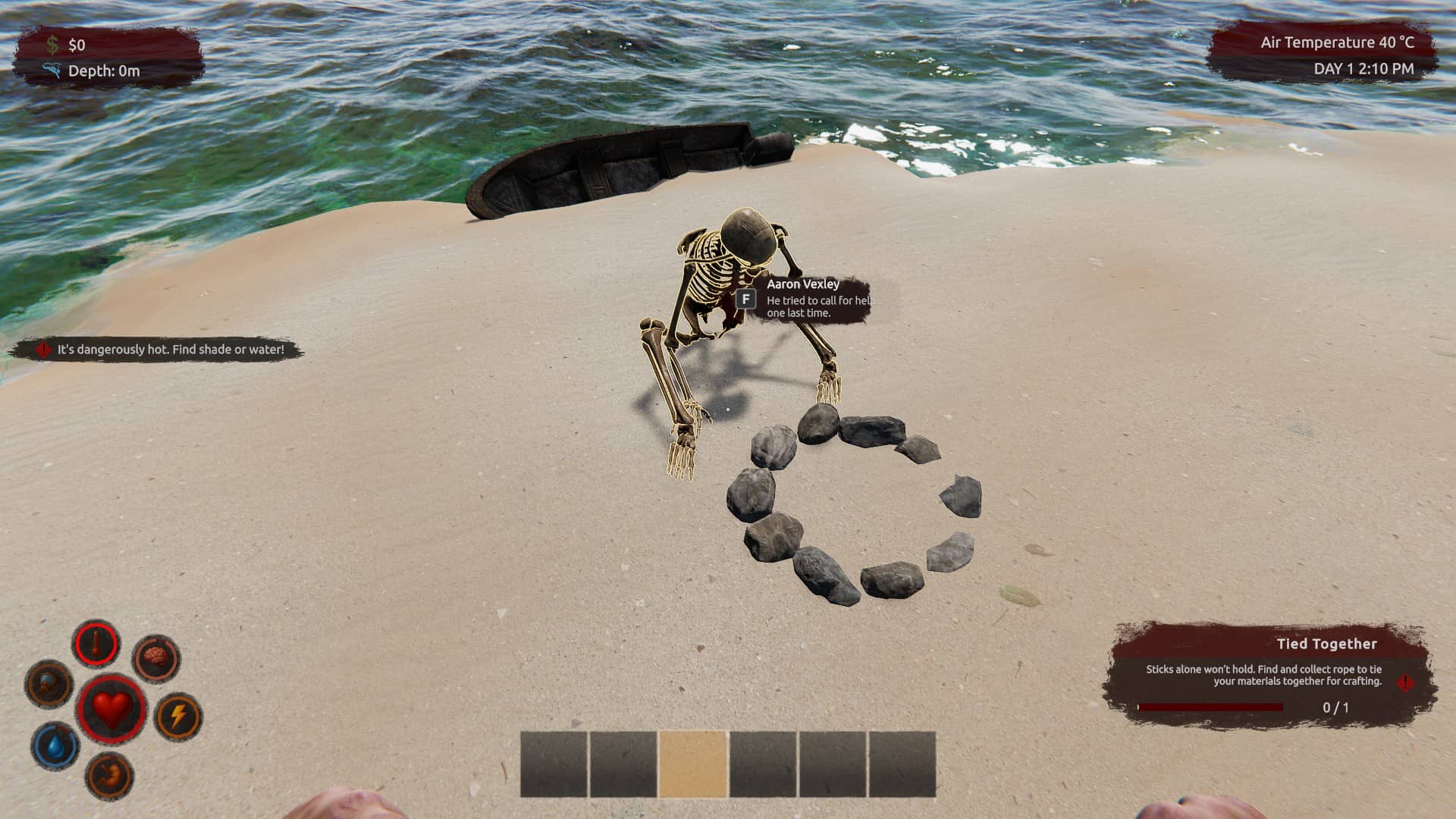Check the brain sanity status icon
This screenshot has width=1456, height=819.
(x=155, y=658)
